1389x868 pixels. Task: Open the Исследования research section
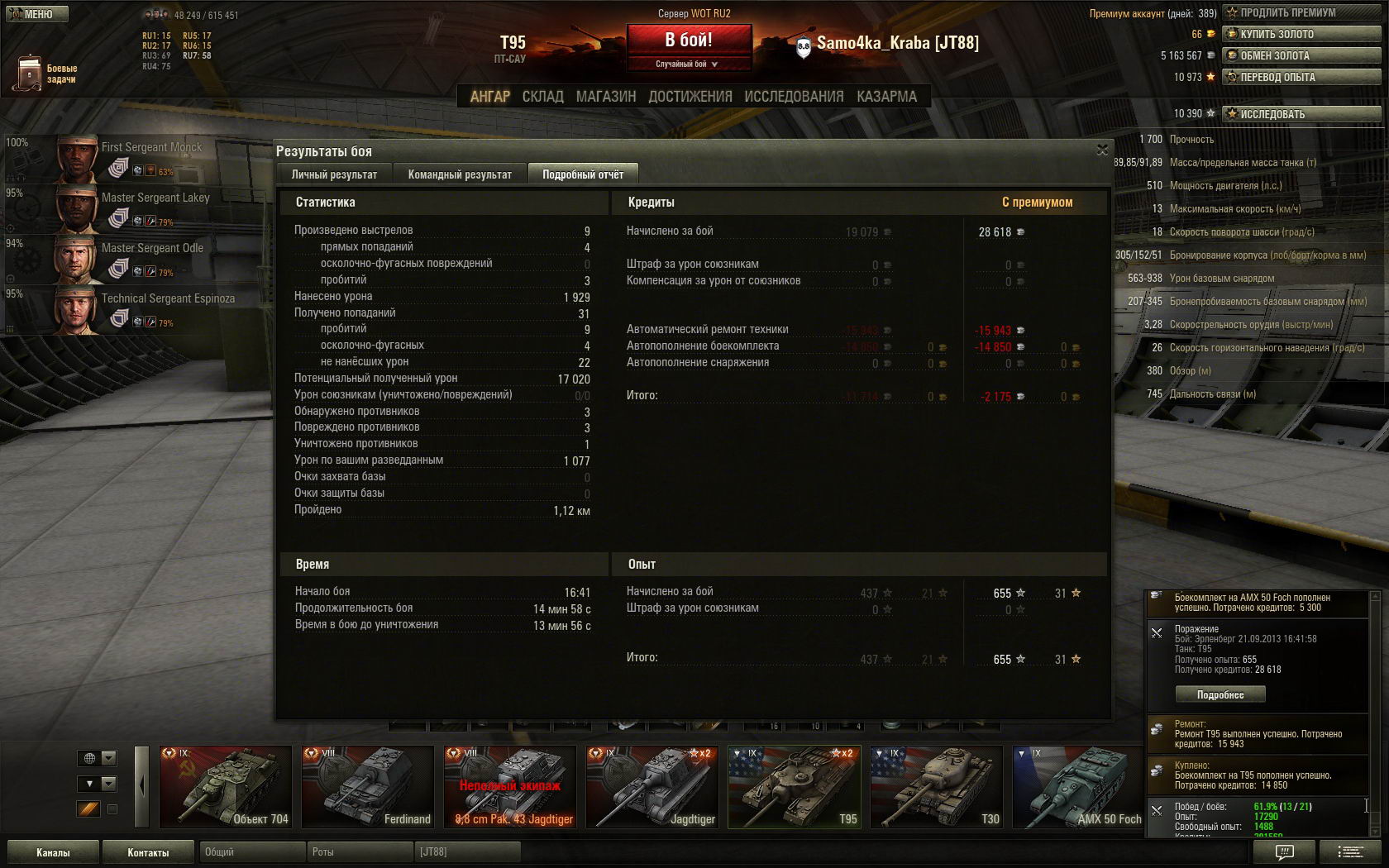pyautogui.click(x=794, y=97)
